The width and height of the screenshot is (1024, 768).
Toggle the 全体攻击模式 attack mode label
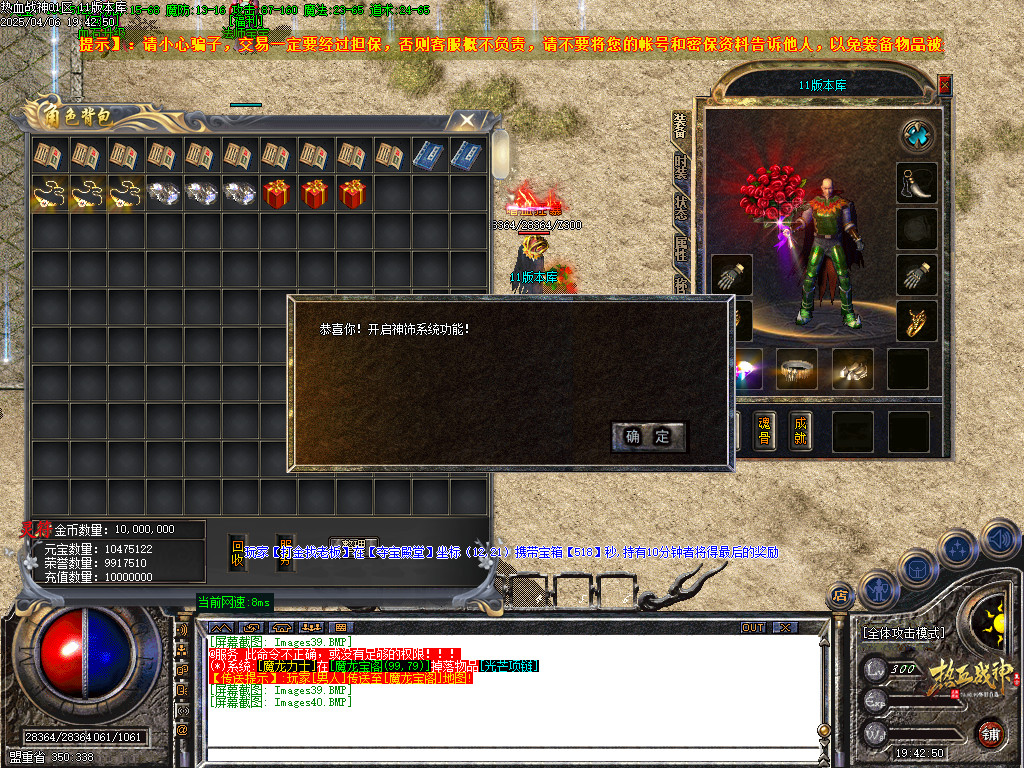tap(903, 633)
